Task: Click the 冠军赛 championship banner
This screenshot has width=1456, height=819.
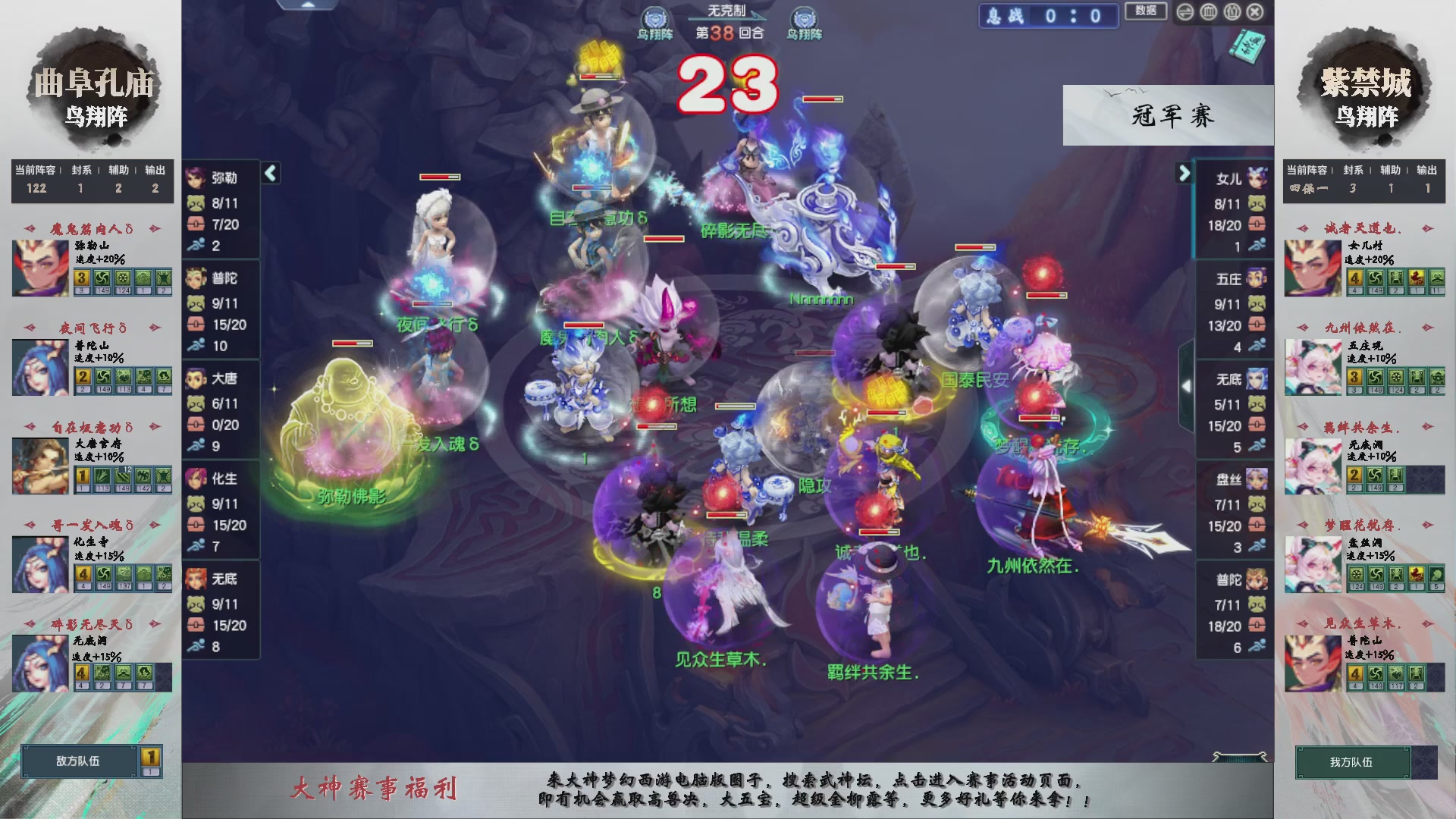Action: pos(1168,118)
